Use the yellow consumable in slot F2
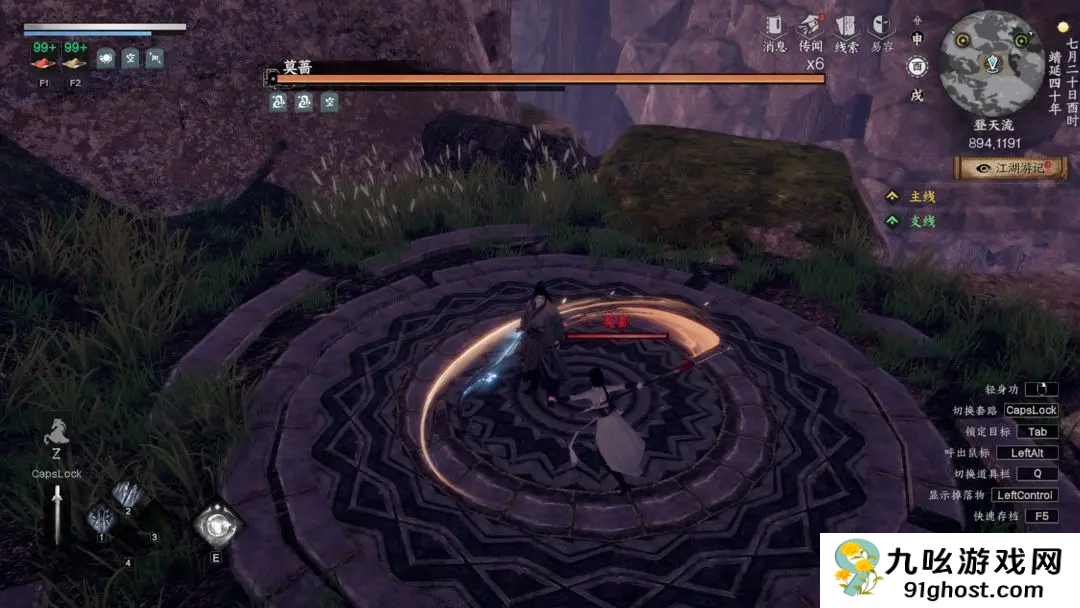The height and width of the screenshot is (608, 1080). click(75, 62)
